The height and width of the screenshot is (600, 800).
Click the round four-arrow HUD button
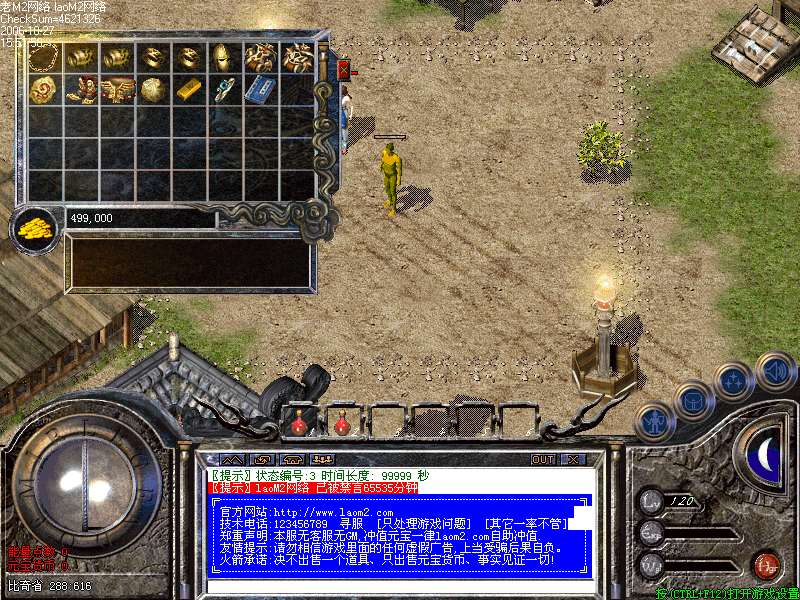[733, 382]
